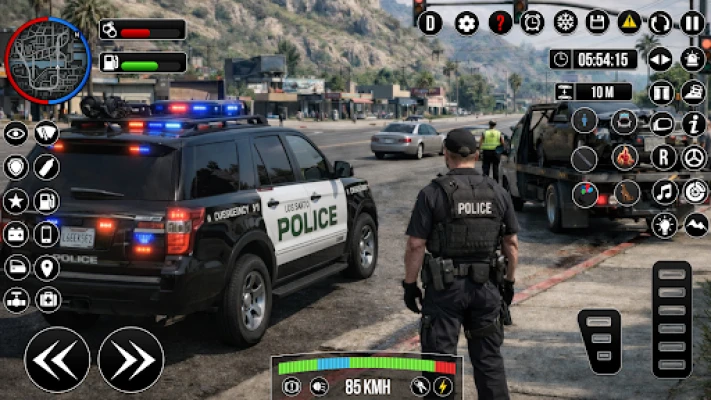Open the first aid kit icon
The height and width of the screenshot is (400, 711).
pos(47,299)
